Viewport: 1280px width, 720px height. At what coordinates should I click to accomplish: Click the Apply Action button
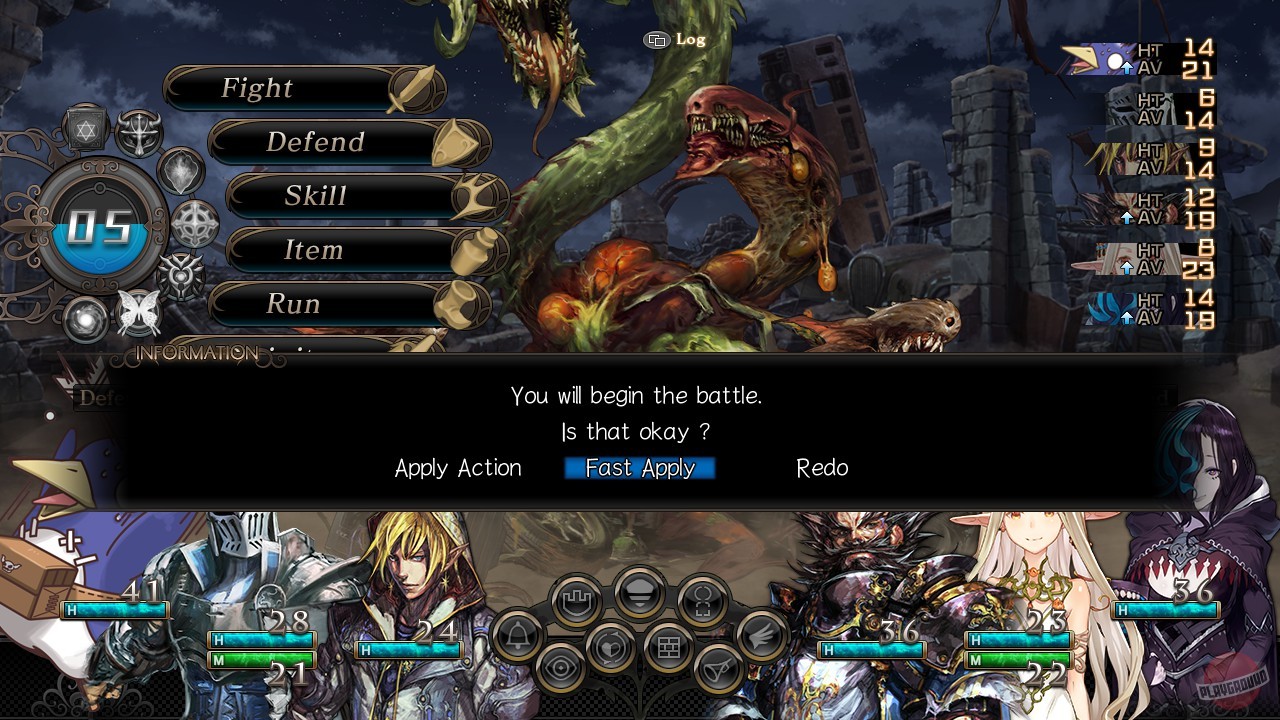(x=457, y=468)
